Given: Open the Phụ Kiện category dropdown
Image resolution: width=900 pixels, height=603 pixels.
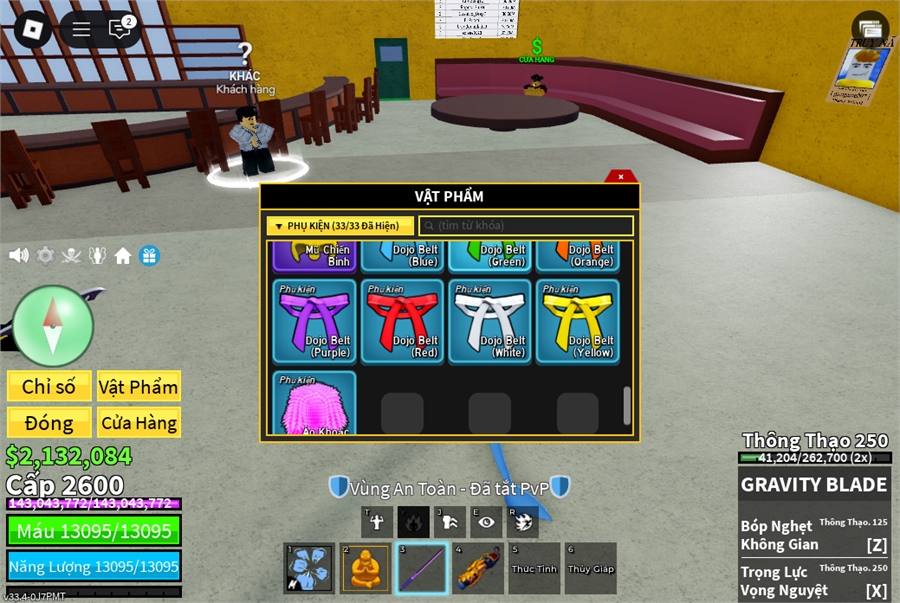Looking at the screenshot, I should pos(340,226).
